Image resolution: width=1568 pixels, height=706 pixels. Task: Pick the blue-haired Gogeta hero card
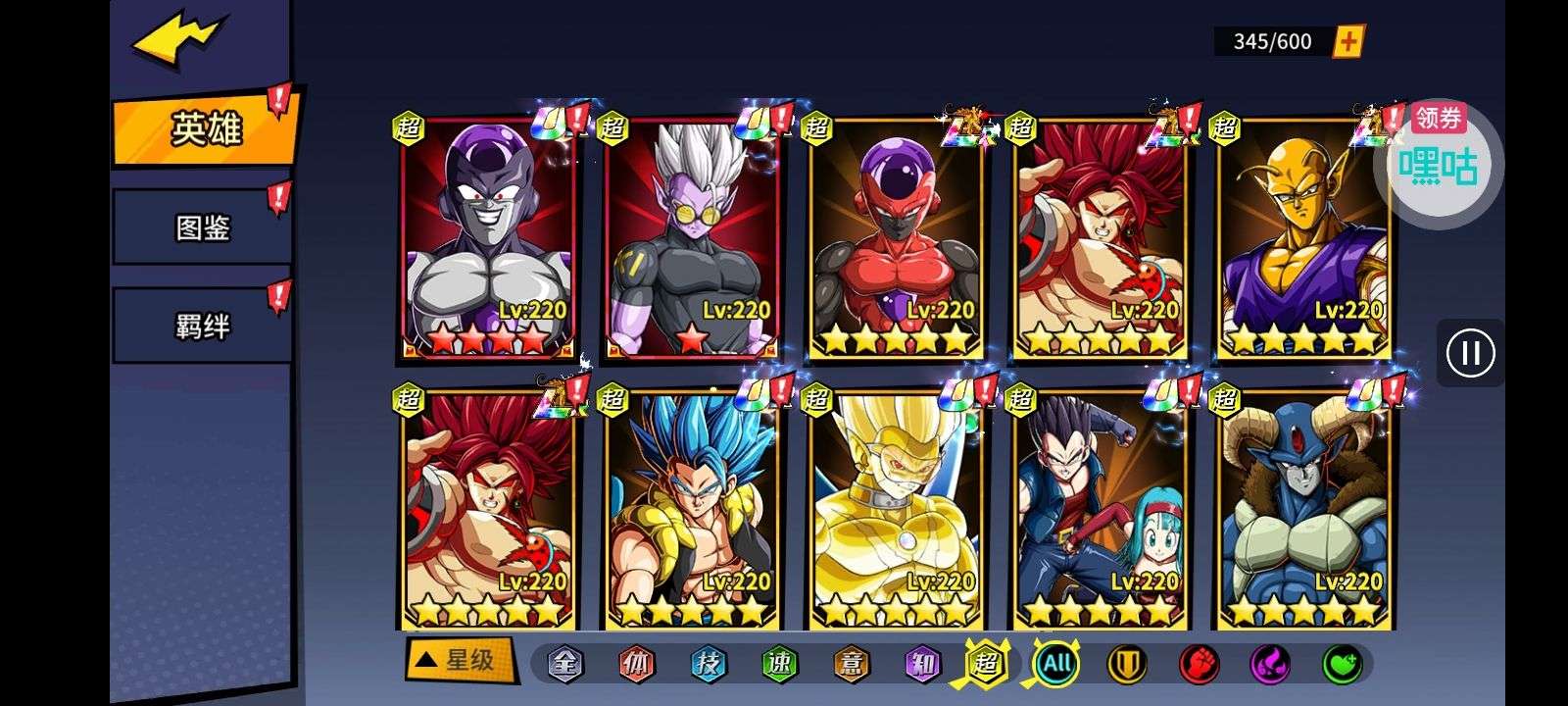[x=692, y=510]
